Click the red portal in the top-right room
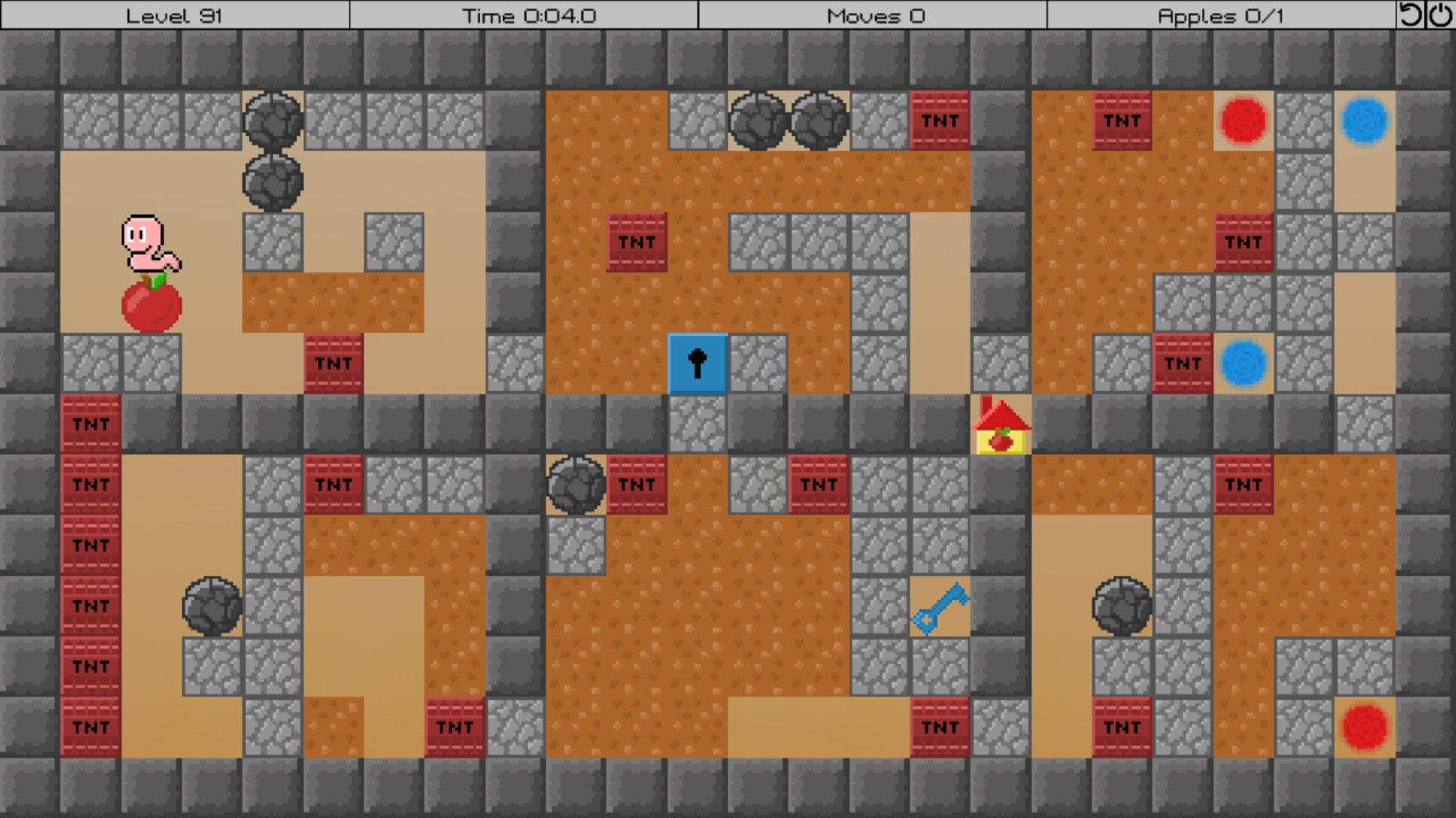The image size is (1456, 818). [x=1245, y=121]
